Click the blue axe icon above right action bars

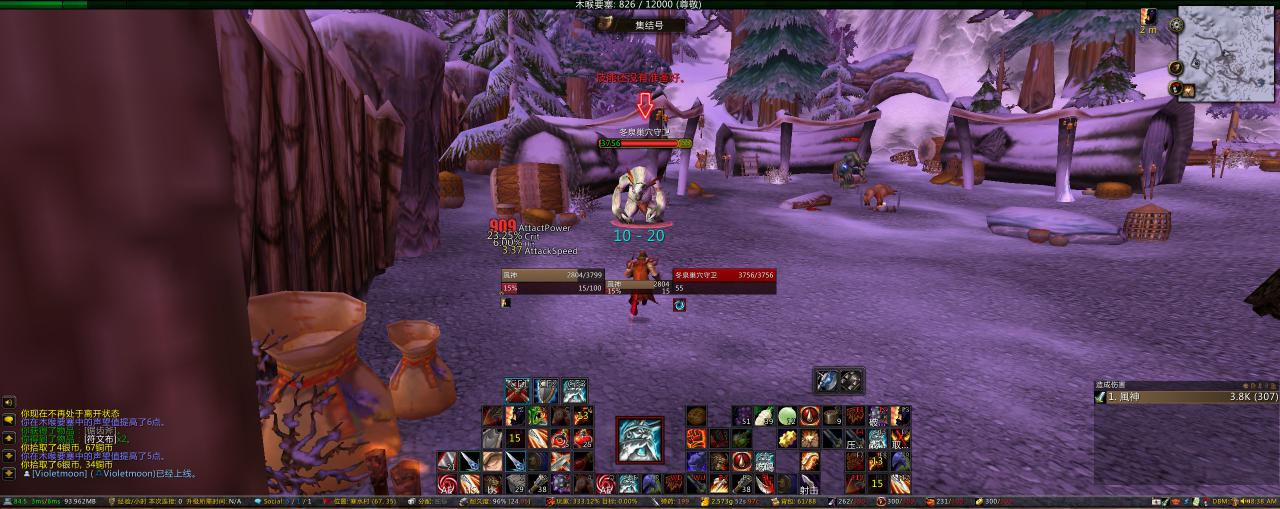point(826,380)
